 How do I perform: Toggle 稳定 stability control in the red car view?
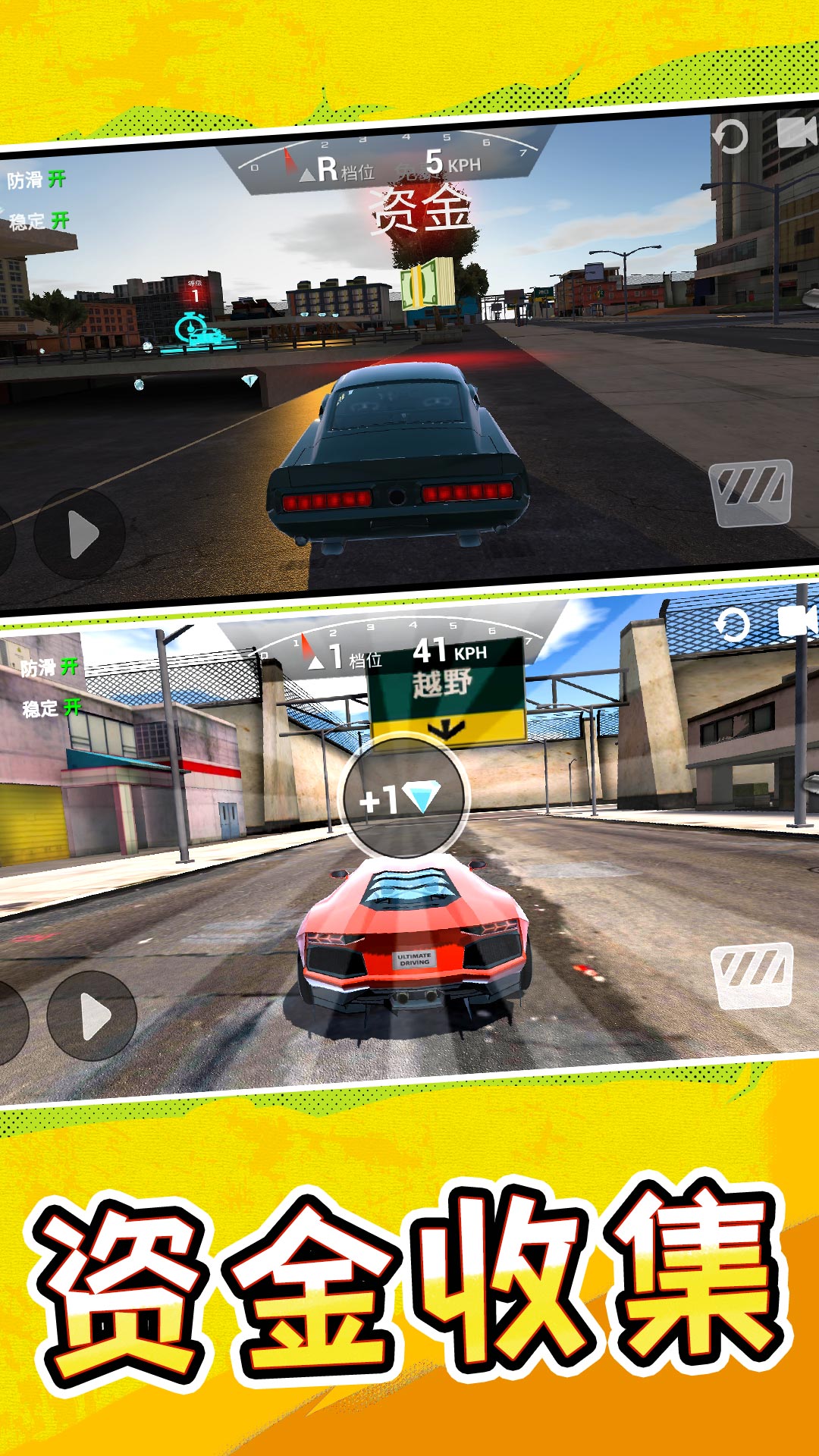tap(52, 708)
